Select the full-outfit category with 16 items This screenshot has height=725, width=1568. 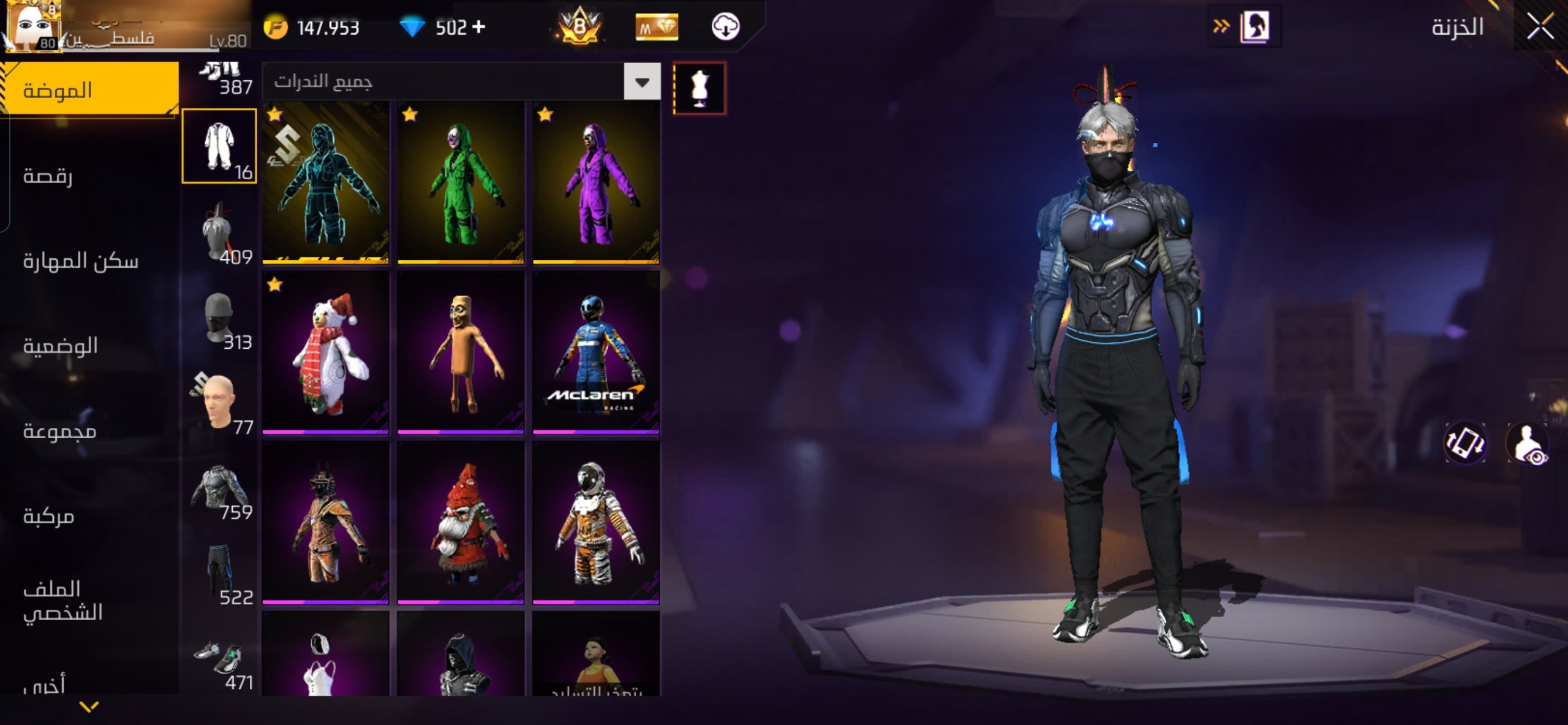219,146
